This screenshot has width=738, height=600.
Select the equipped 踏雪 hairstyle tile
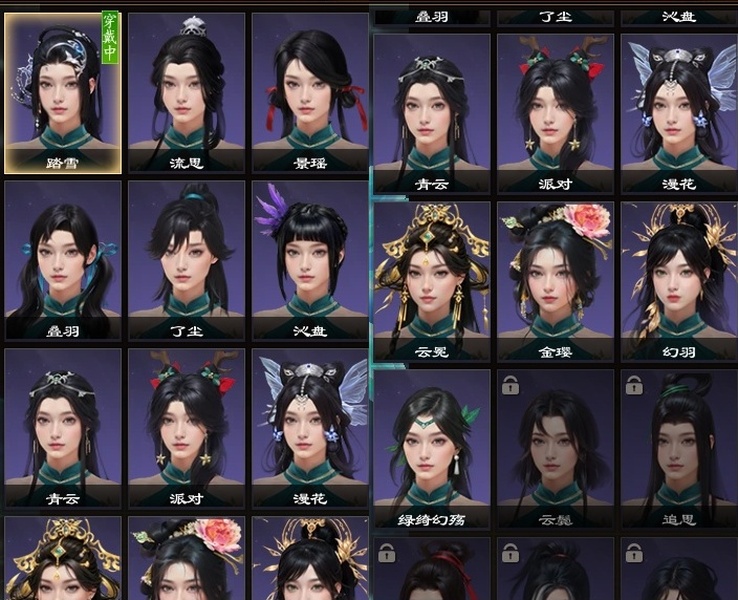[62, 90]
